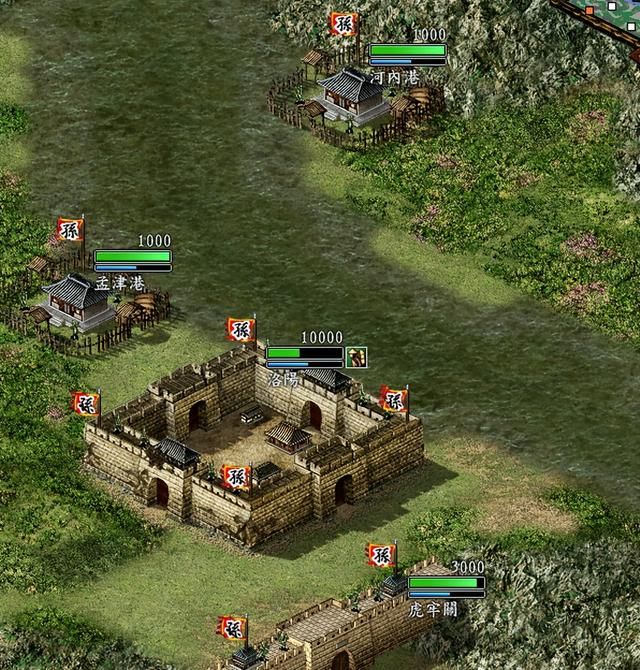Select the 虎牢關 gate name label

point(433,608)
